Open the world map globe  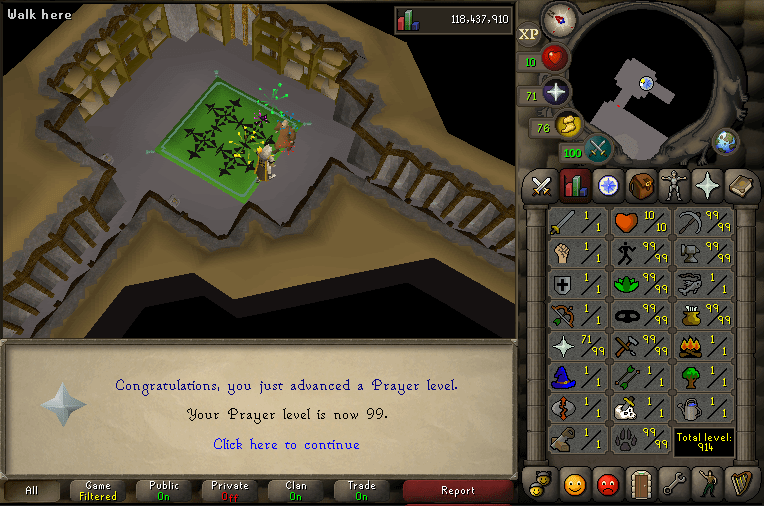(725, 142)
